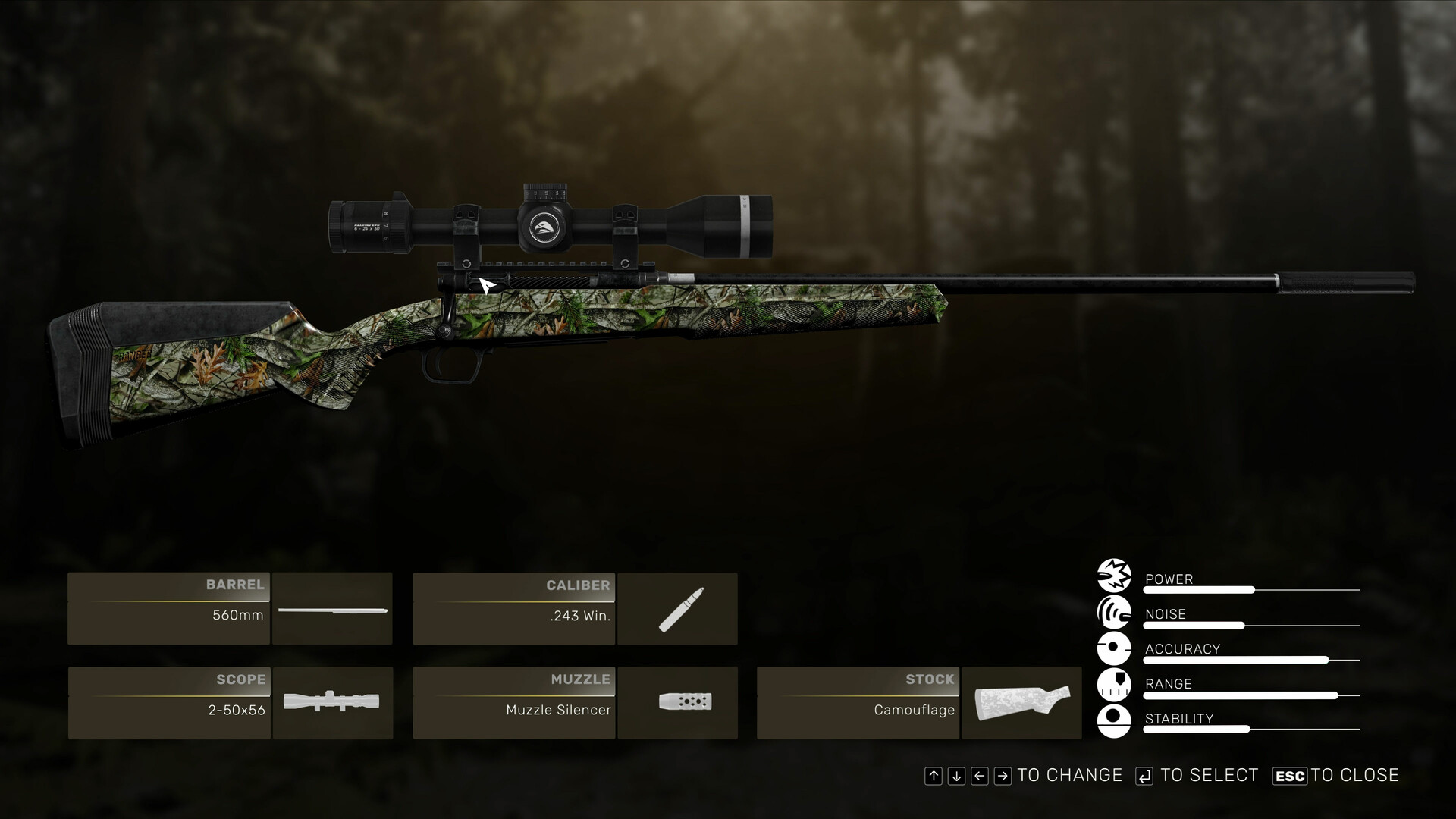Image resolution: width=1456 pixels, height=819 pixels.
Task: Choose the Scope 2-50x56 slot
Action: (169, 703)
